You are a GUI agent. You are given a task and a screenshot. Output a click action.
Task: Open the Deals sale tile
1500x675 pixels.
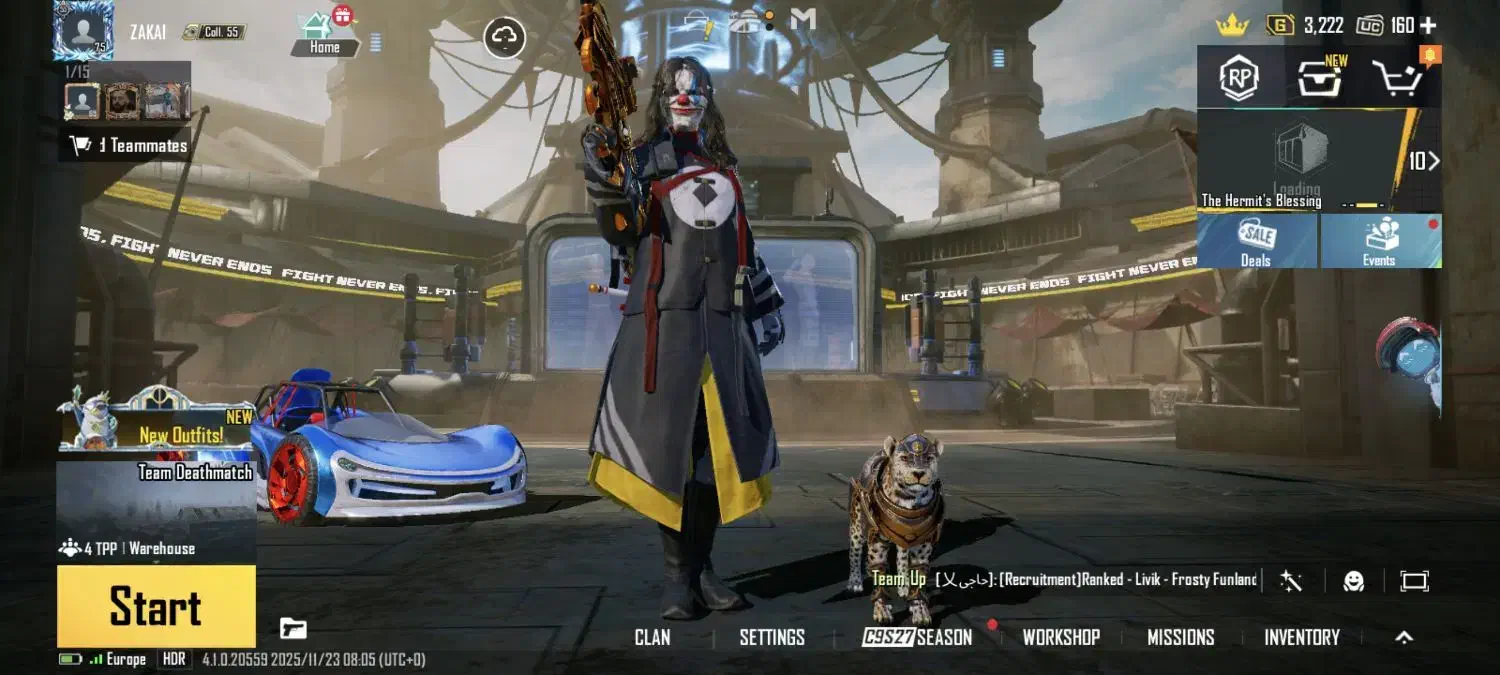[1256, 241]
